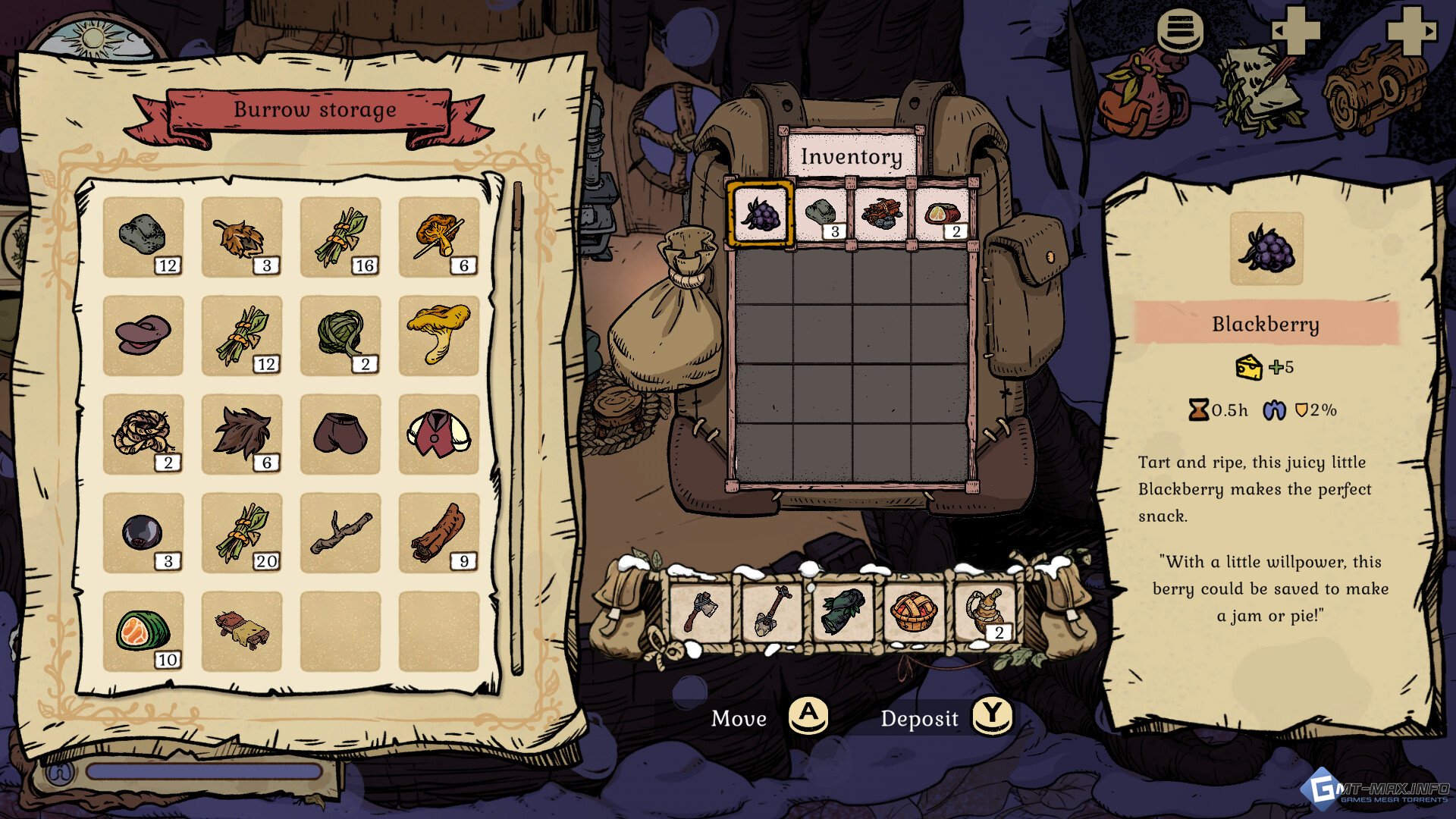This screenshot has height=819, width=1456.
Task: Select the wooden stick in storage
Action: [x=340, y=532]
